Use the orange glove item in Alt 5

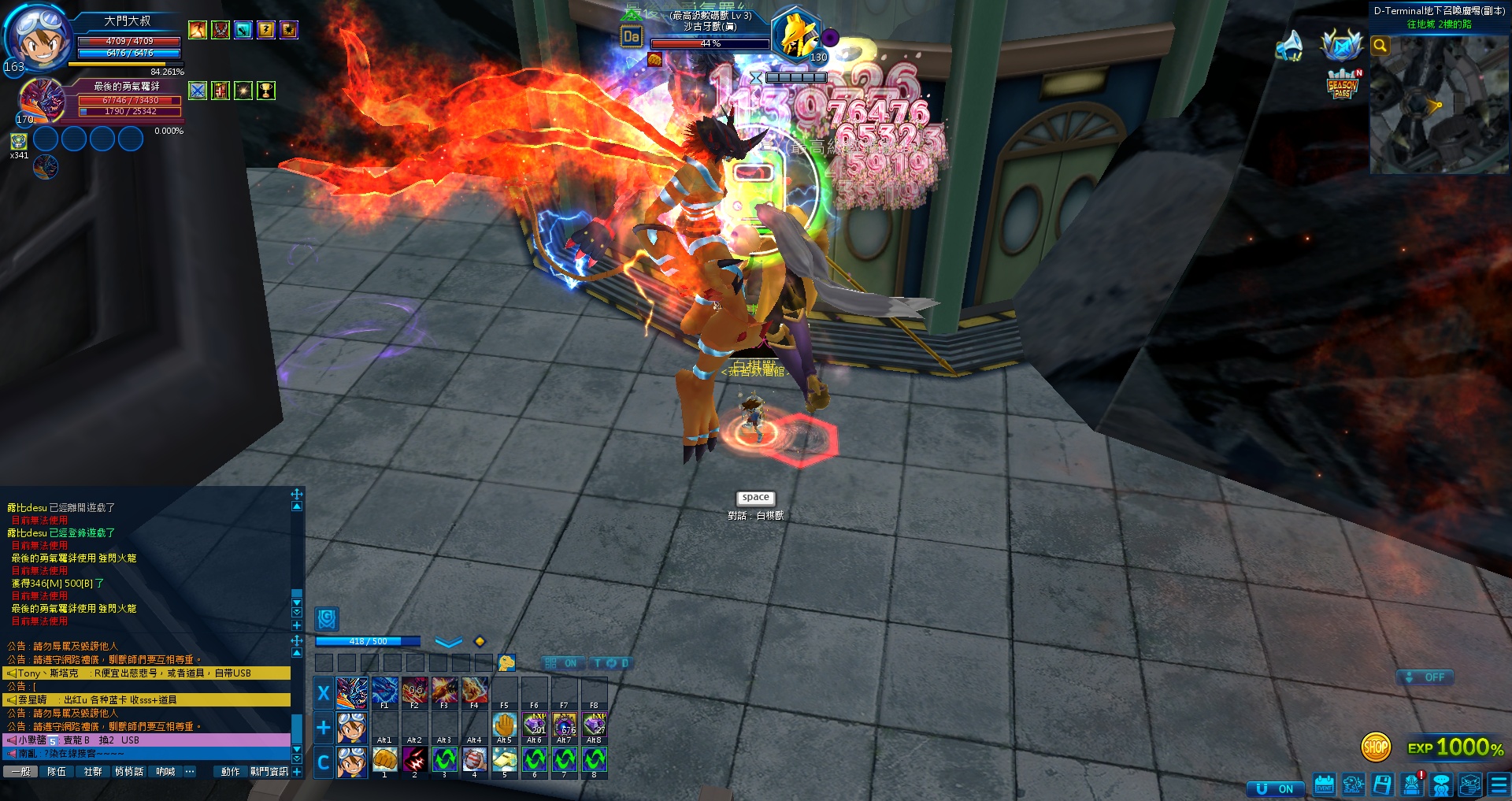504,725
